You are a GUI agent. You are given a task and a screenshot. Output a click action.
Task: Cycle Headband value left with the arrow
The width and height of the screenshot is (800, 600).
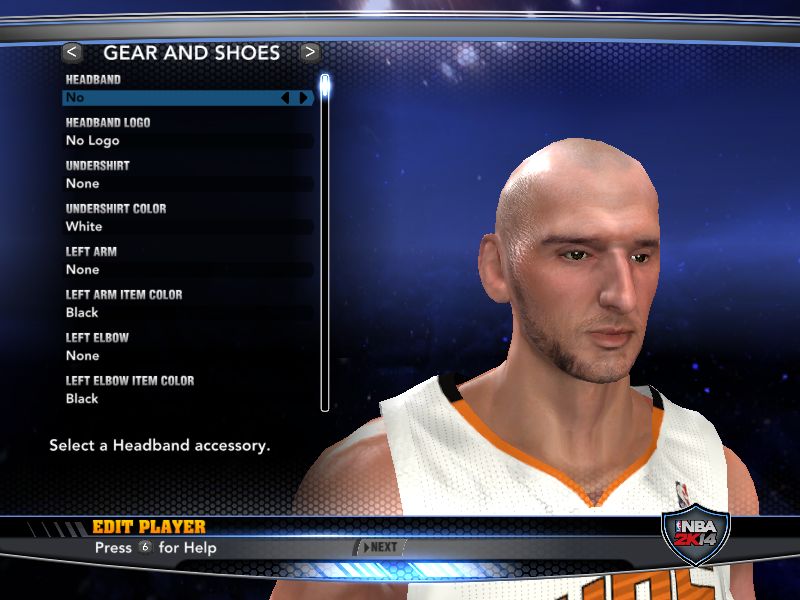pyautogui.click(x=285, y=98)
